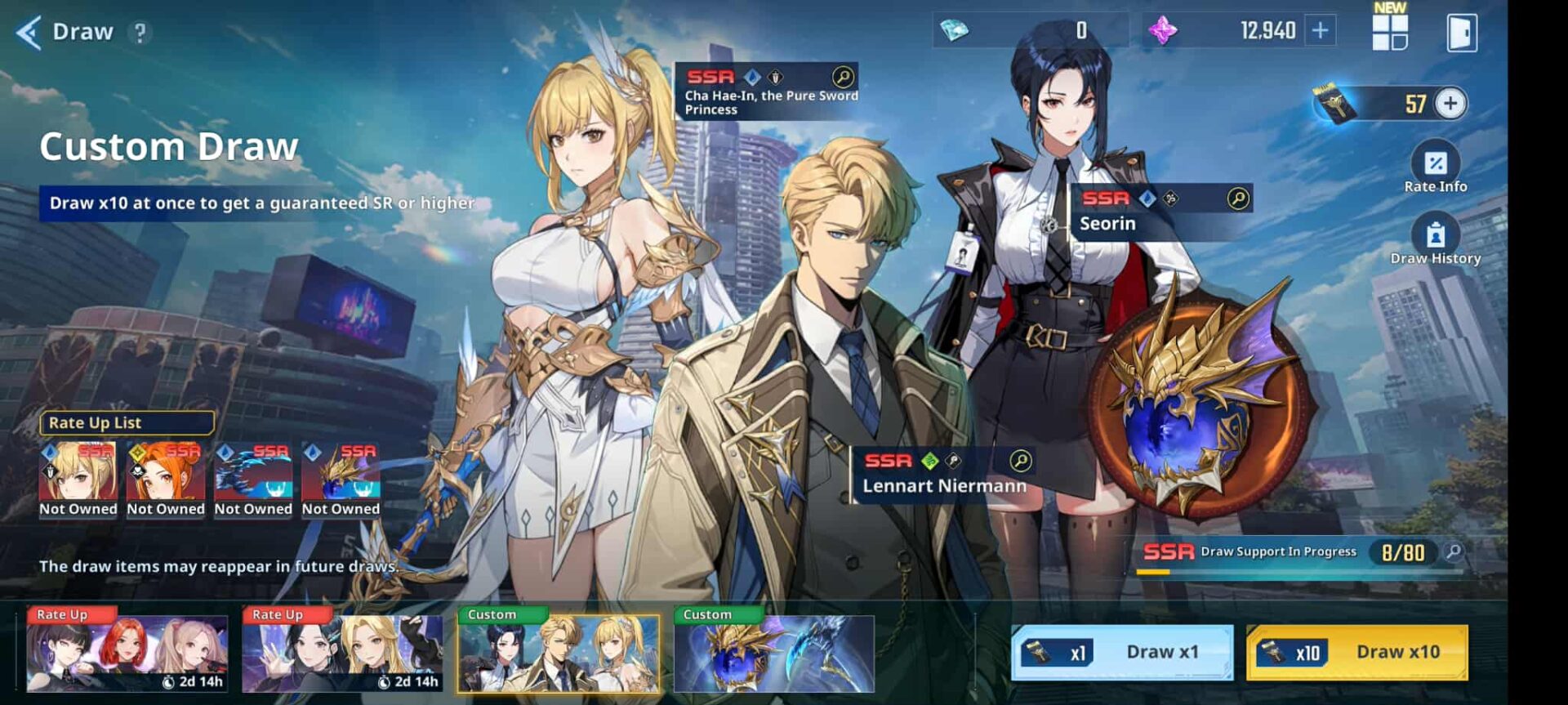
Task: Add draw tickets with the plus button
Action: pos(1450,104)
